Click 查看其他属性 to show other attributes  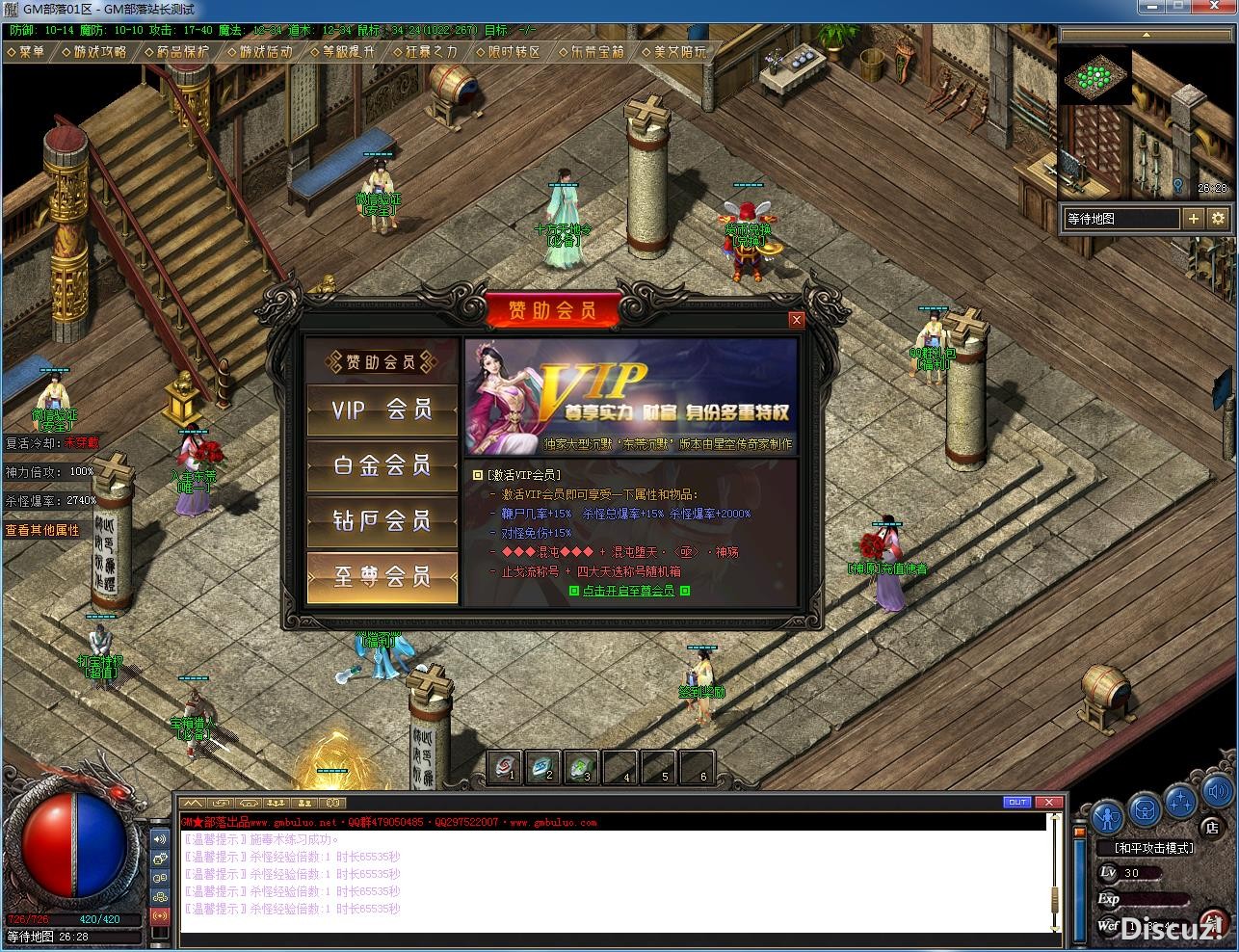44,528
